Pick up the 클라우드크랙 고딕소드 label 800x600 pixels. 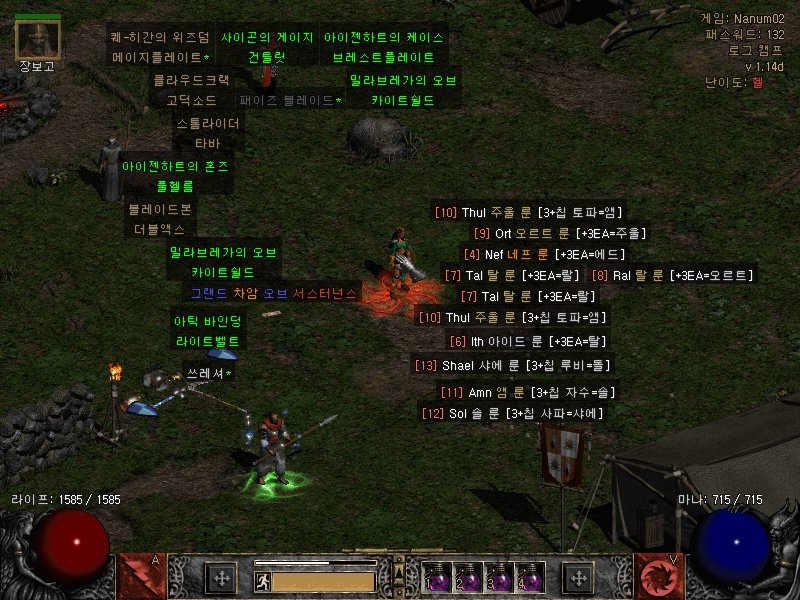coord(191,89)
